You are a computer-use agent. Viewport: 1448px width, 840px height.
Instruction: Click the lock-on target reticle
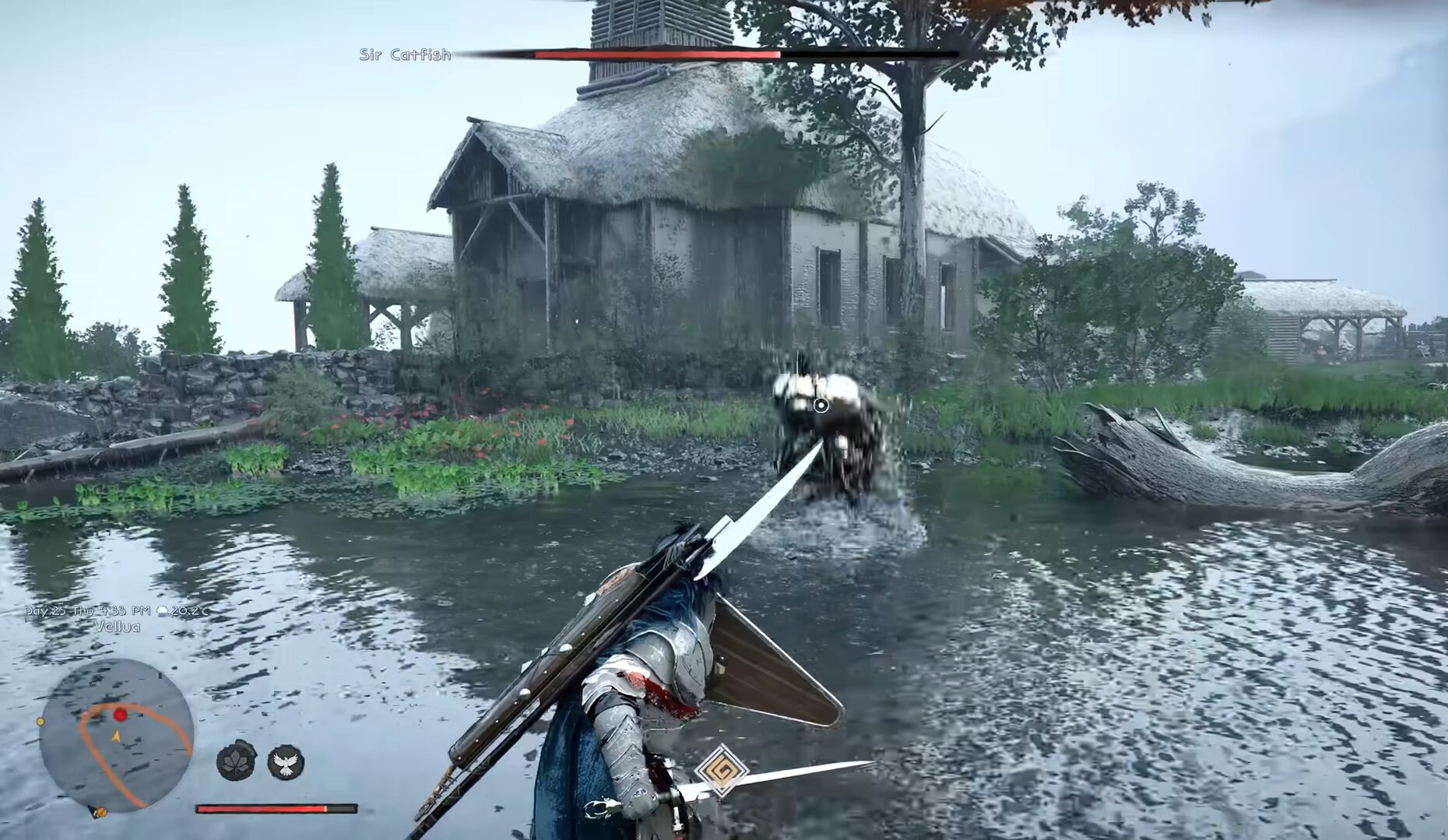point(821,404)
